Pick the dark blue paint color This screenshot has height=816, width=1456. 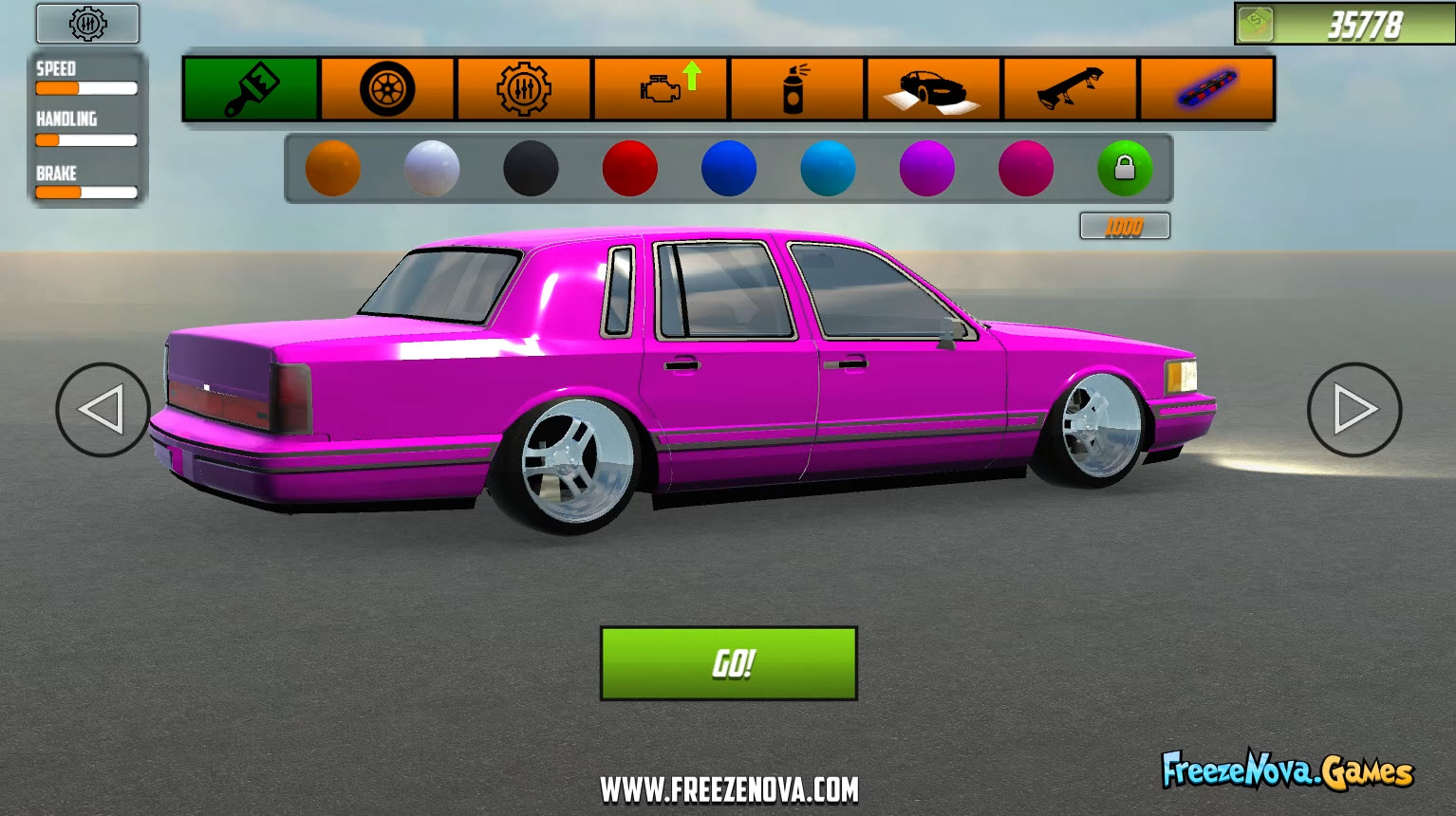(x=729, y=168)
